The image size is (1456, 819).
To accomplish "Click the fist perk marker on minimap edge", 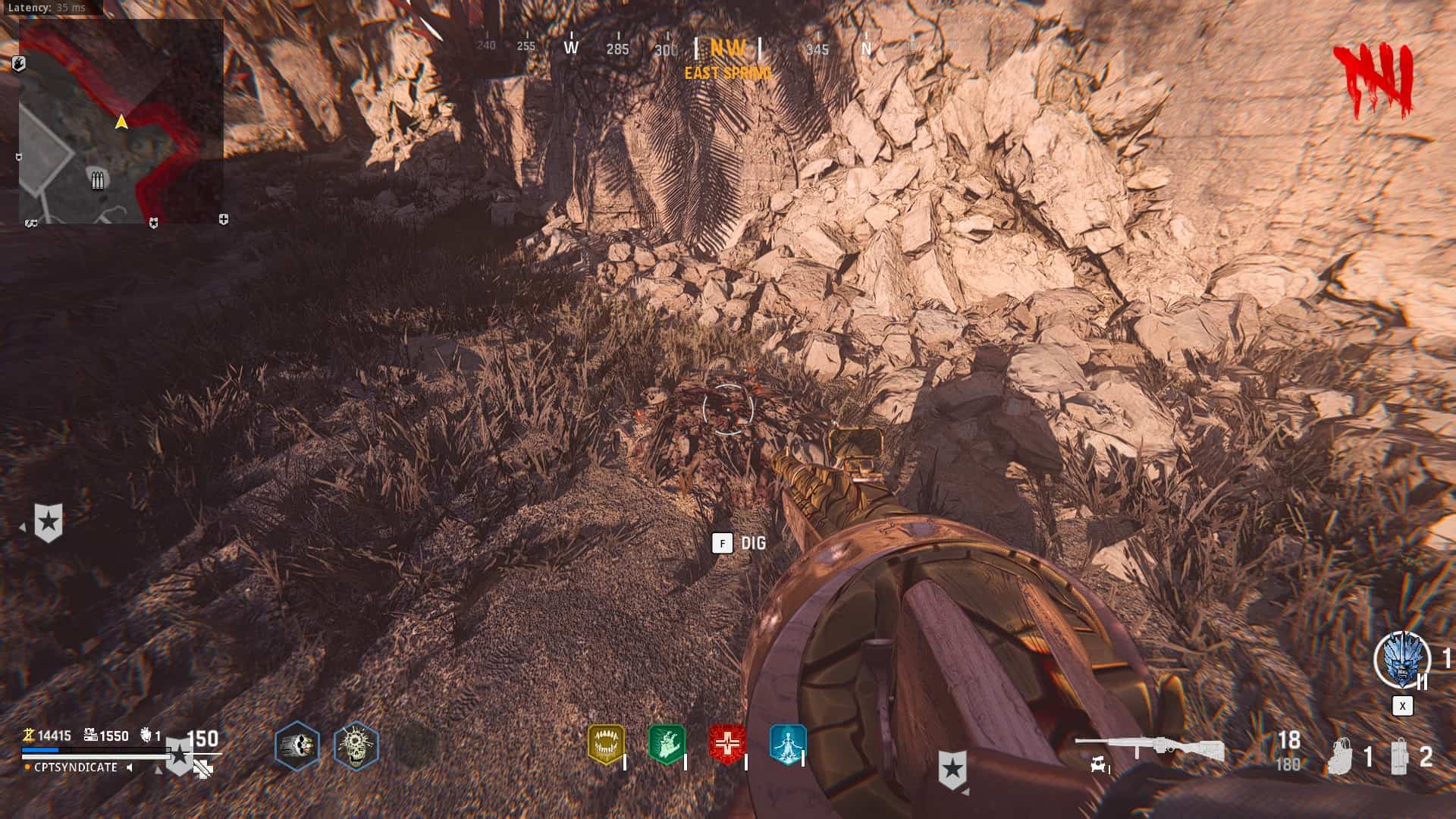I will pos(20,64).
